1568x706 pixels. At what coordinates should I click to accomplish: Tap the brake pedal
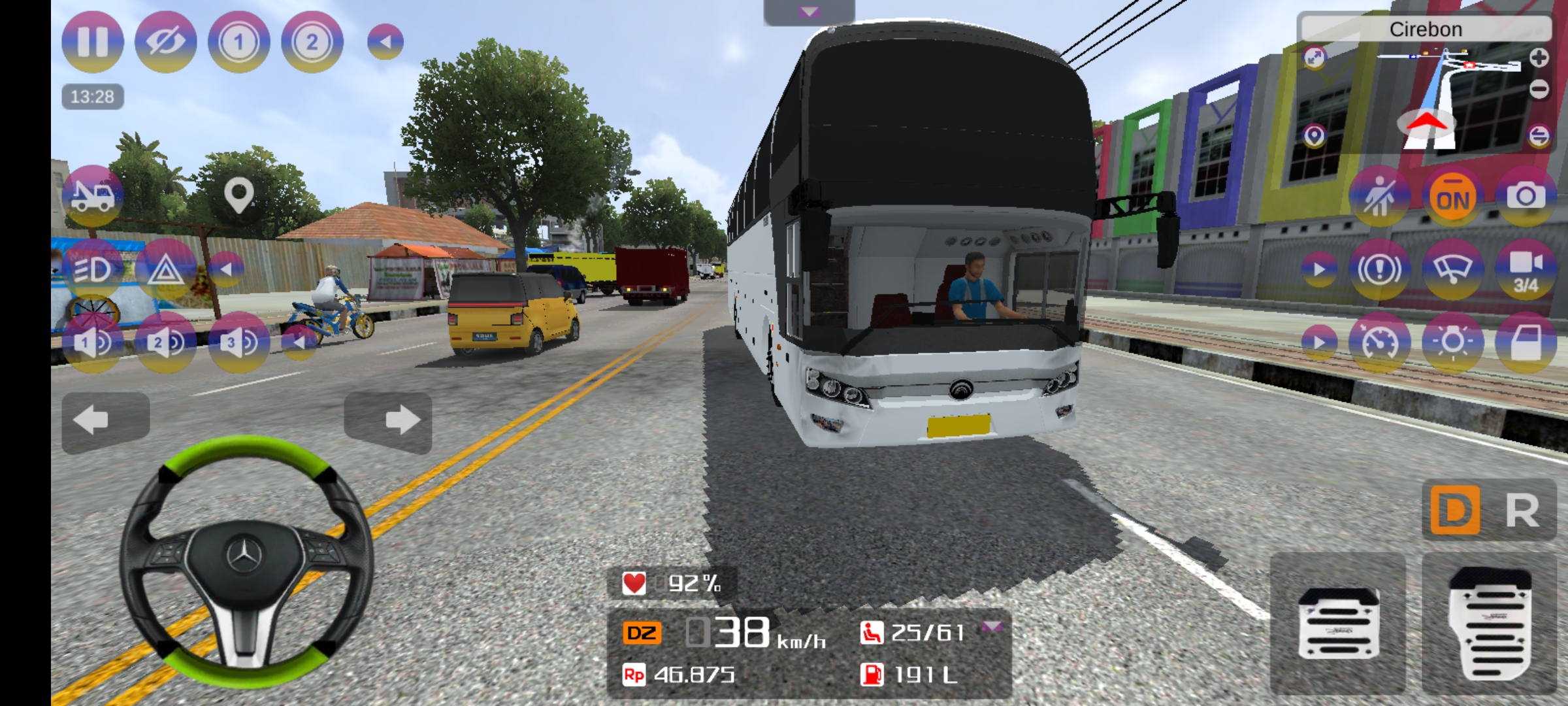tap(1338, 623)
